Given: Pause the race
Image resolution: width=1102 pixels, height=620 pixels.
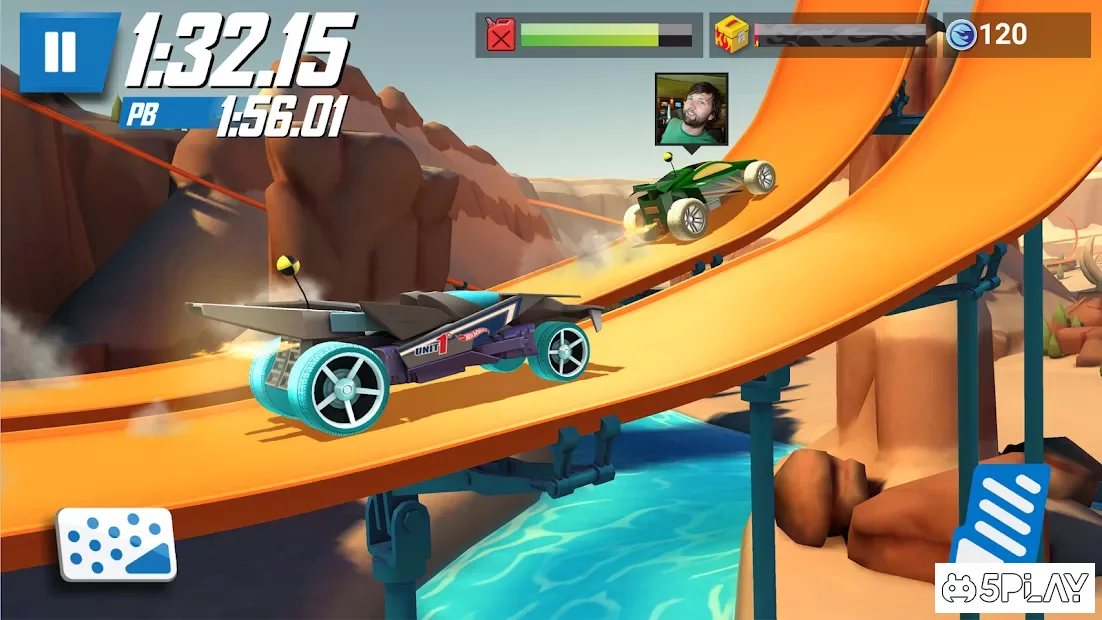Looking at the screenshot, I should point(60,52).
